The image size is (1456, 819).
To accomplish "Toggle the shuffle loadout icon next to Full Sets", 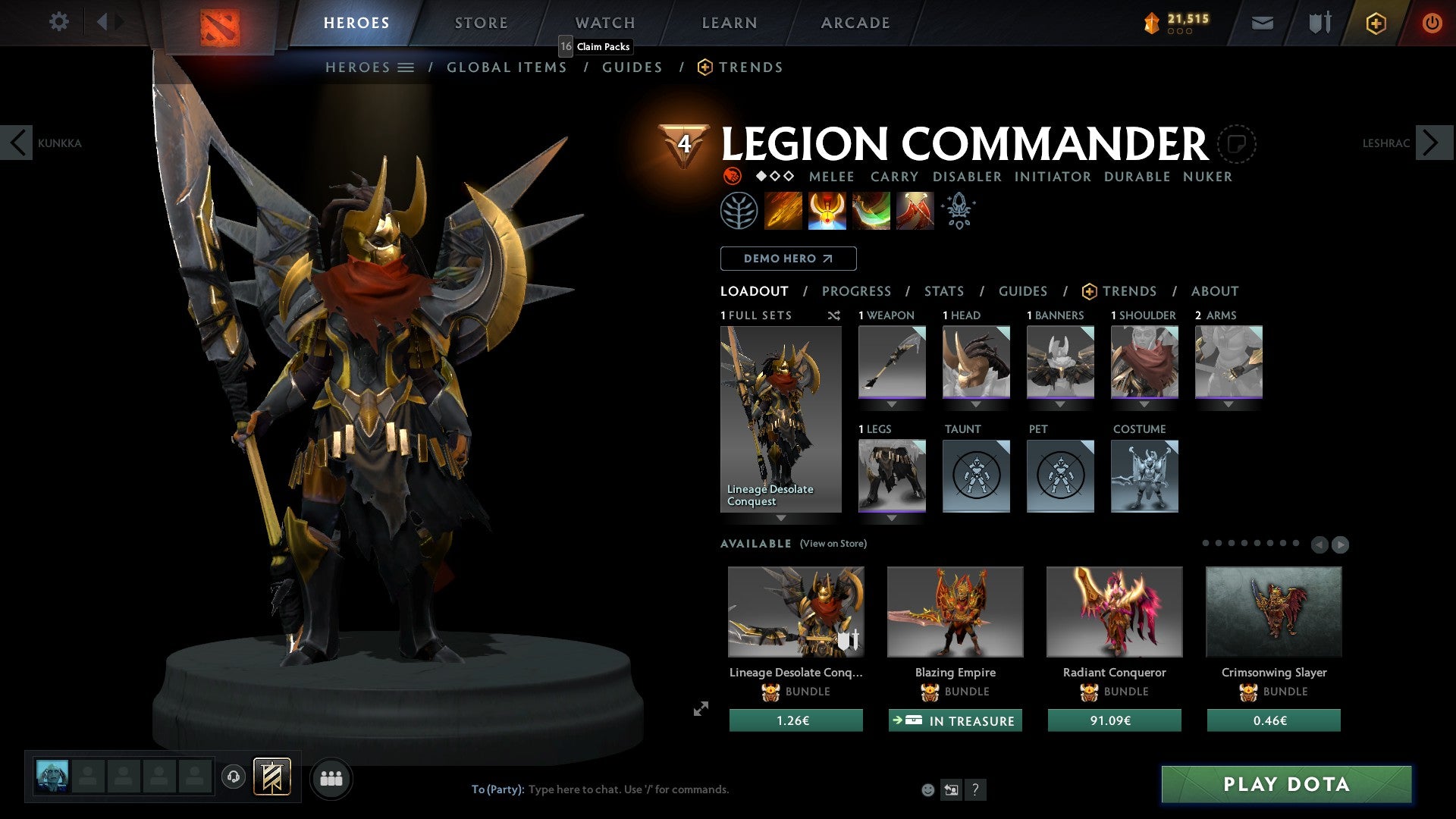I will pos(834,315).
